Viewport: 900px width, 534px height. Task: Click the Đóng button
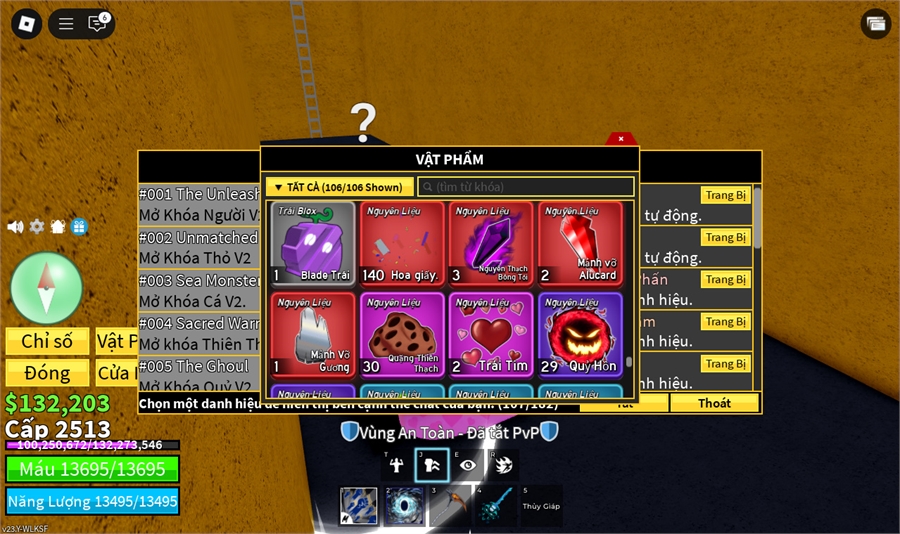[x=47, y=373]
